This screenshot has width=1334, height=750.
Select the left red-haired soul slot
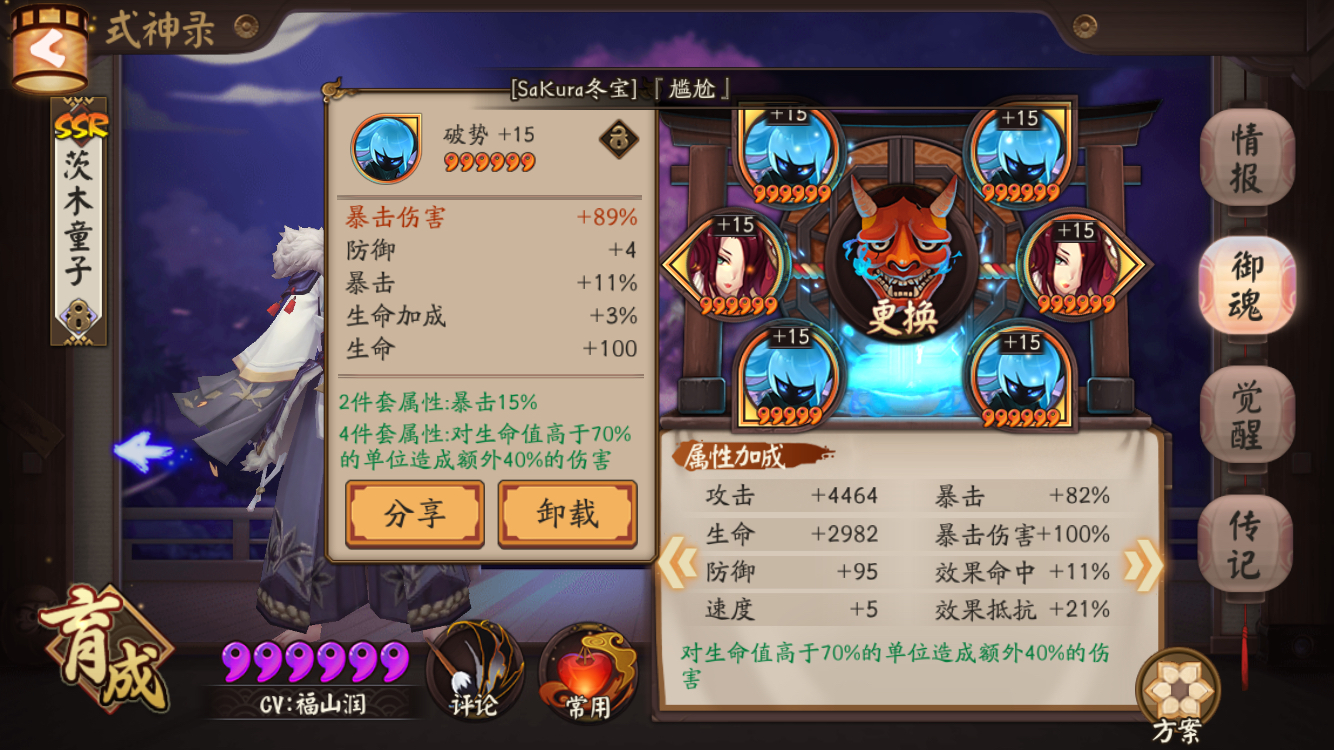pos(735,260)
